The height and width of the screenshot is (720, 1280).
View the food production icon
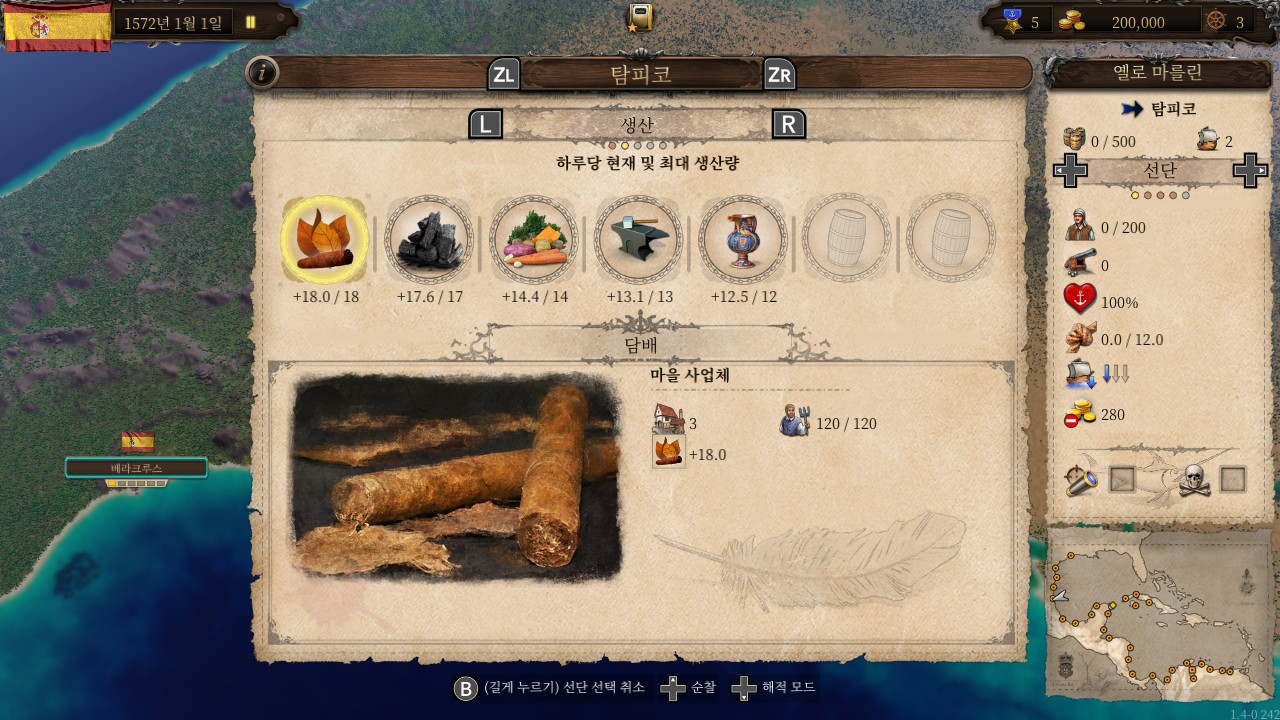[533, 240]
